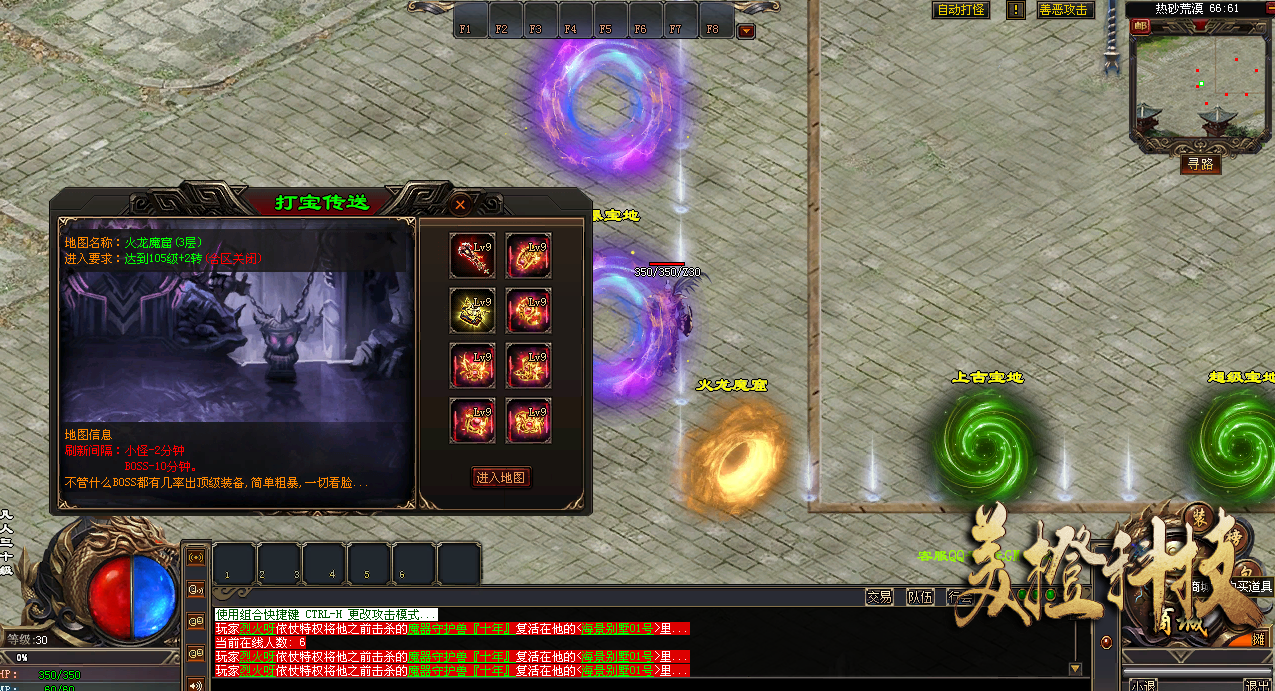Click the 进入地图 enter map button
Screen dimensions: 1275x691
(501, 478)
